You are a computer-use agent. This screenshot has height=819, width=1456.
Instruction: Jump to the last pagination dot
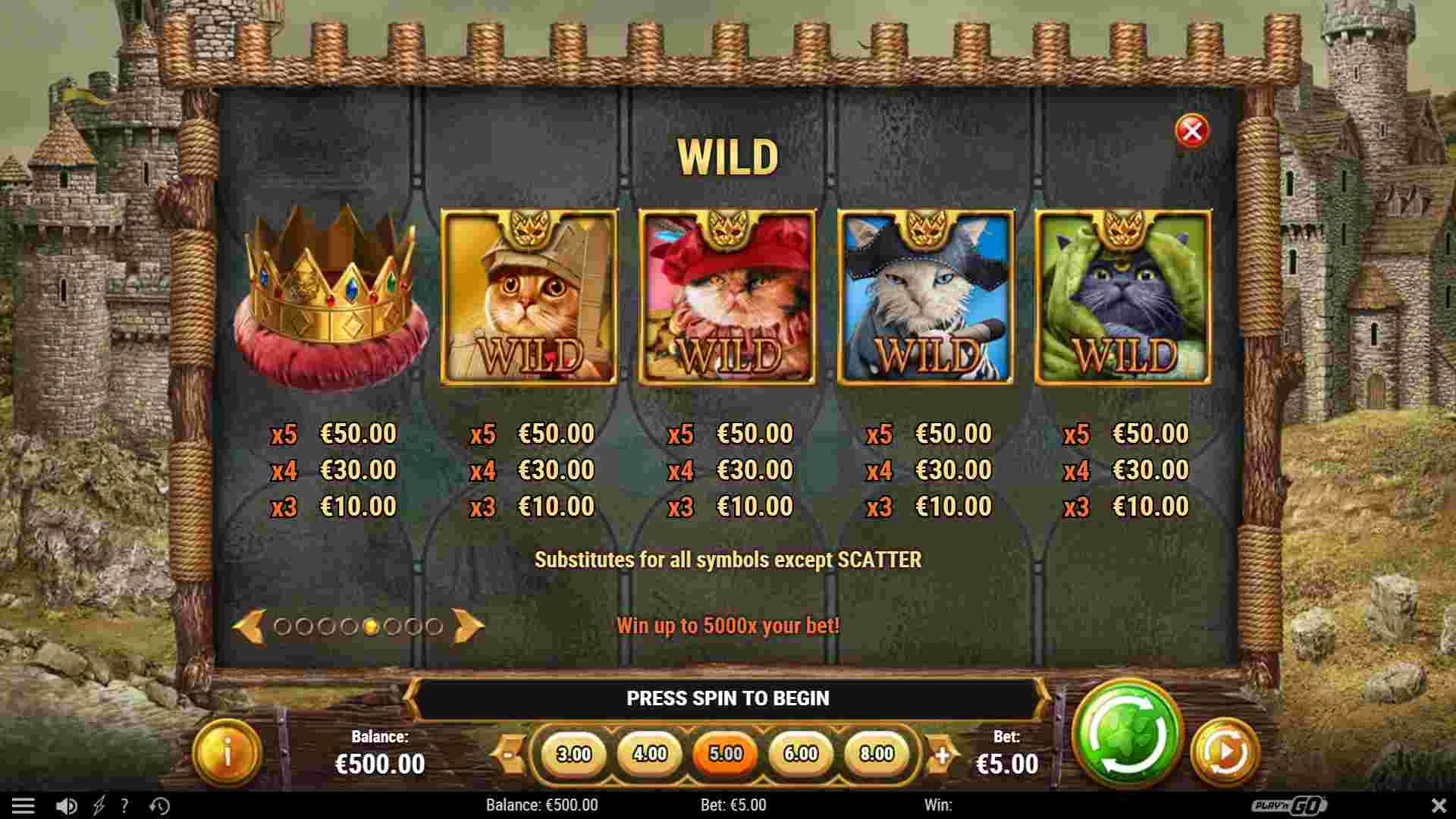pyautogui.click(x=438, y=626)
